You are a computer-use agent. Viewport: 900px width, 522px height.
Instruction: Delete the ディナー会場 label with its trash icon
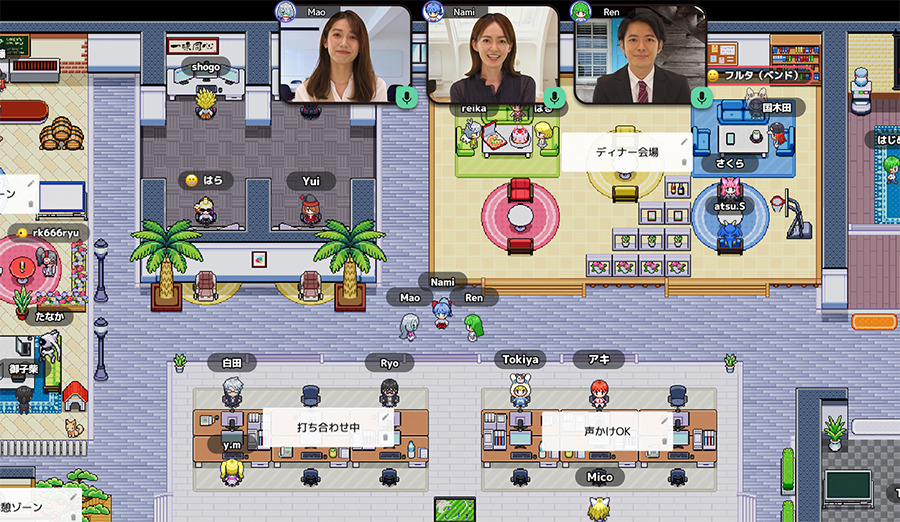tap(684, 164)
